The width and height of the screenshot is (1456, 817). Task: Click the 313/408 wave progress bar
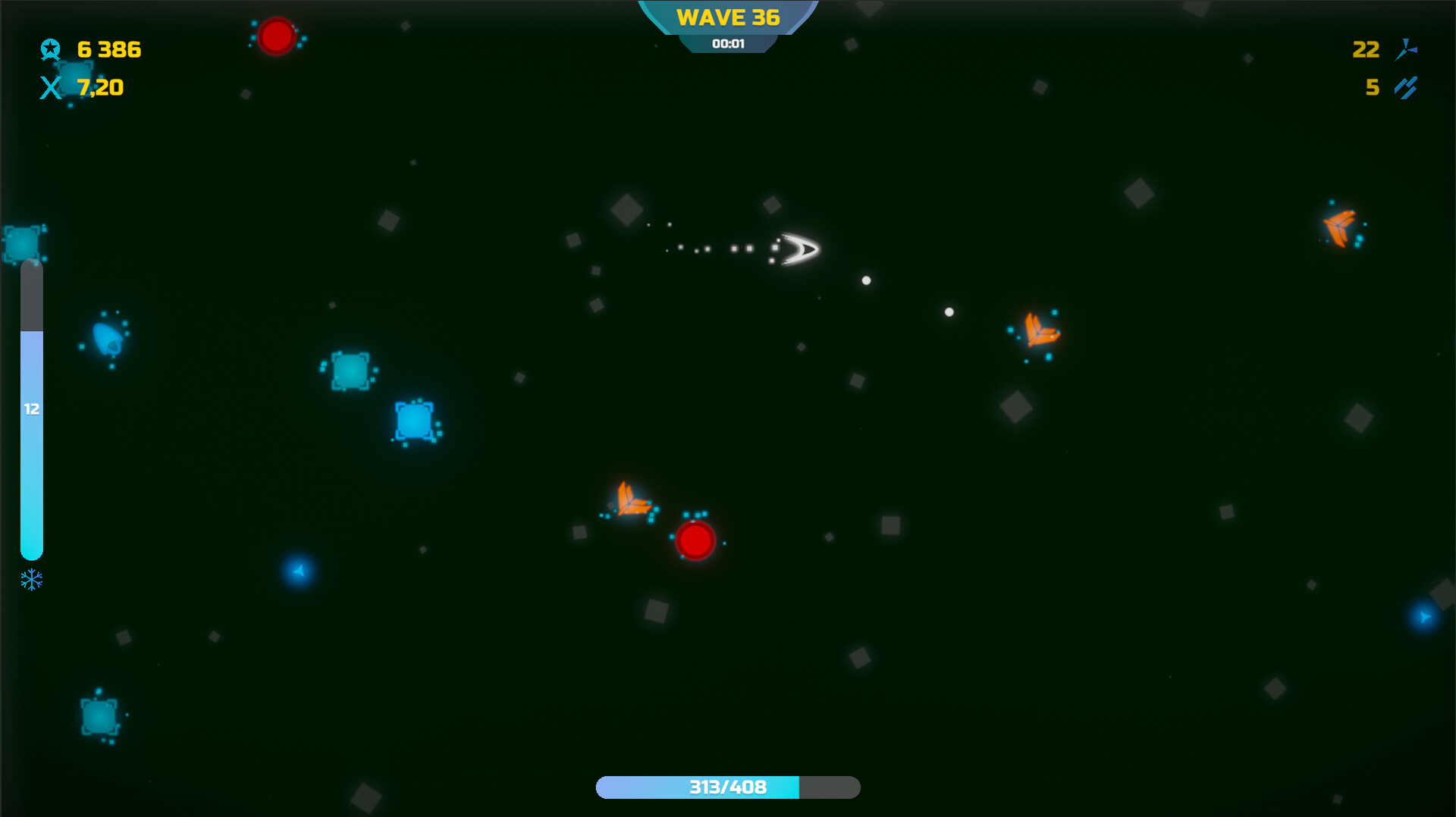(727, 787)
